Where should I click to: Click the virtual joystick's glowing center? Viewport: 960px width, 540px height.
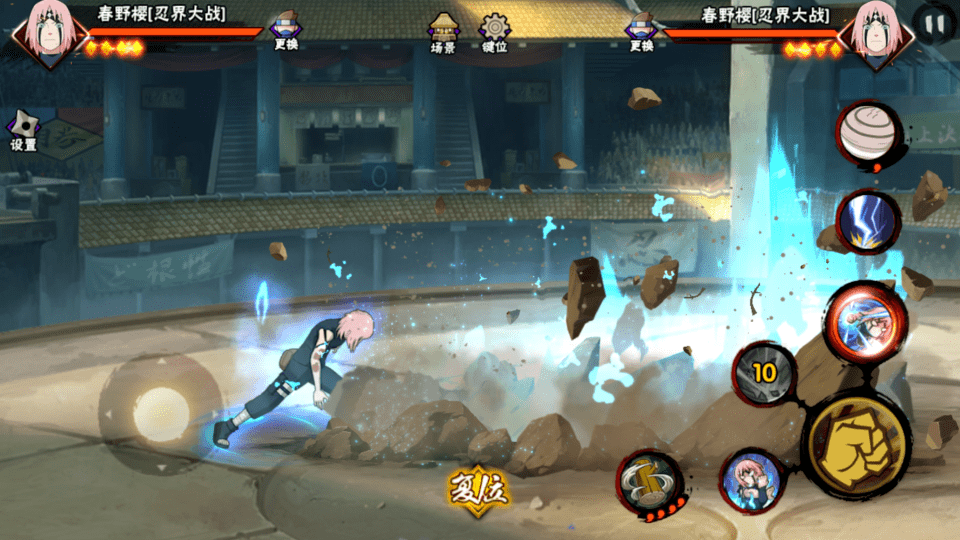click(x=161, y=410)
